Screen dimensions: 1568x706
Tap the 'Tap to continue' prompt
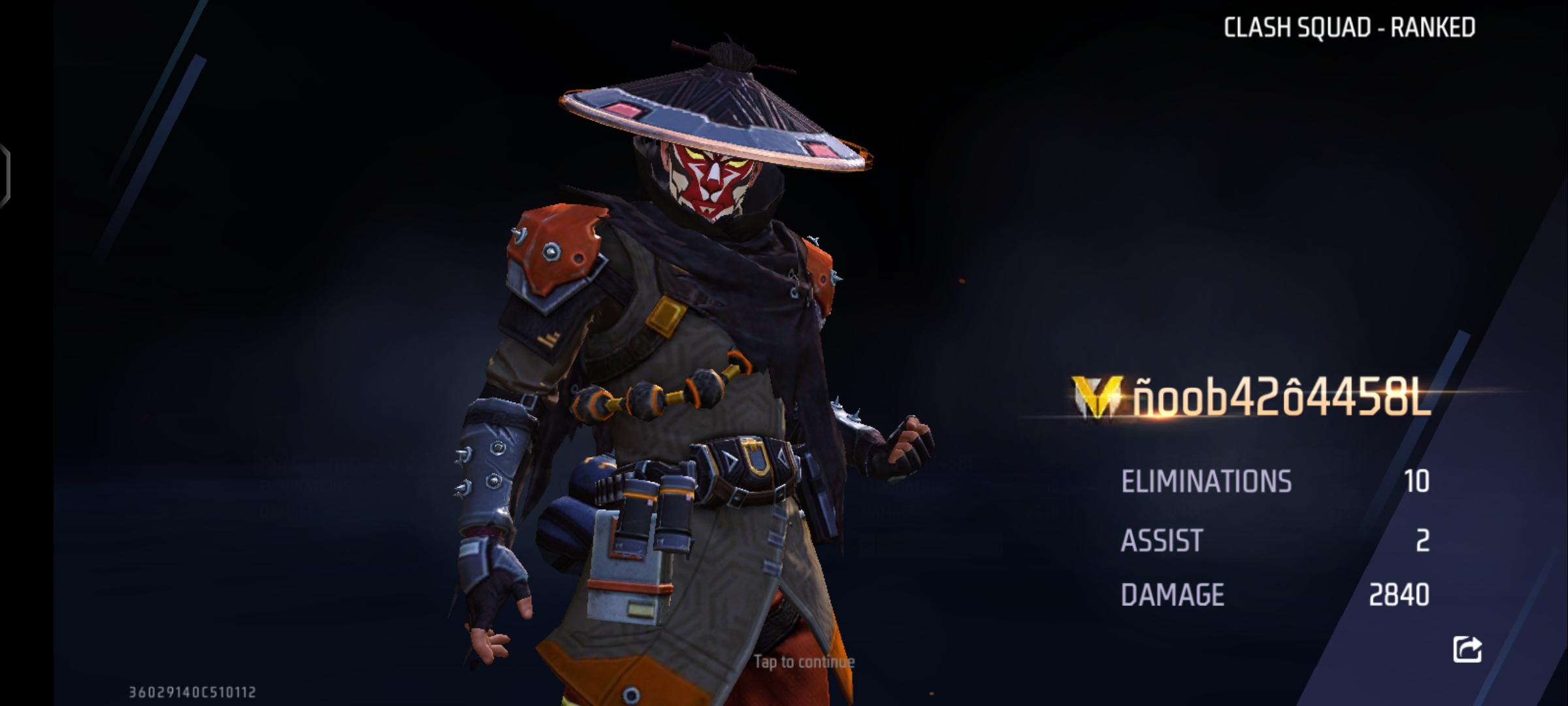[x=804, y=662]
